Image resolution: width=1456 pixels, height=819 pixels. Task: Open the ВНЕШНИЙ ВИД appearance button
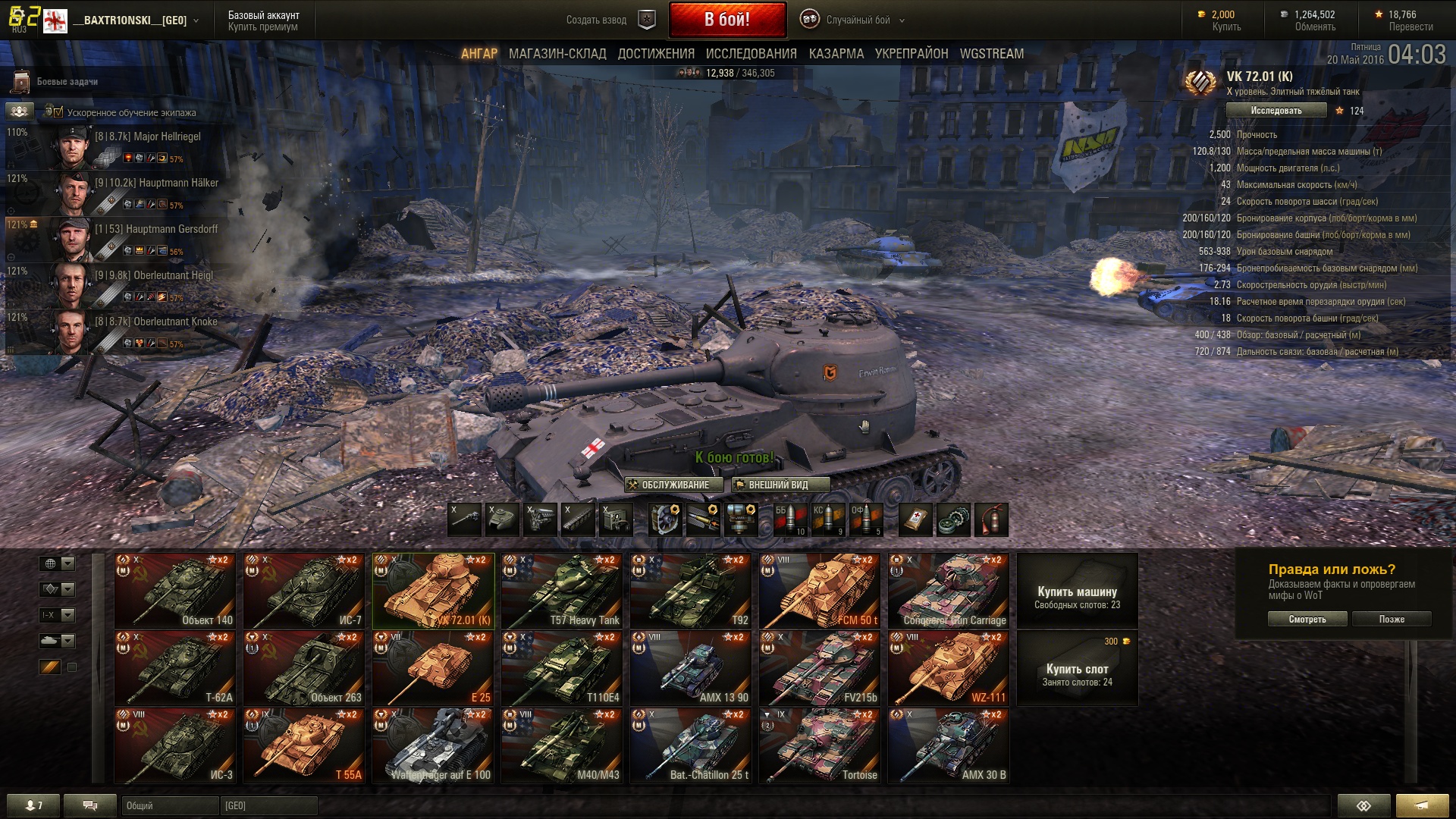[780, 485]
